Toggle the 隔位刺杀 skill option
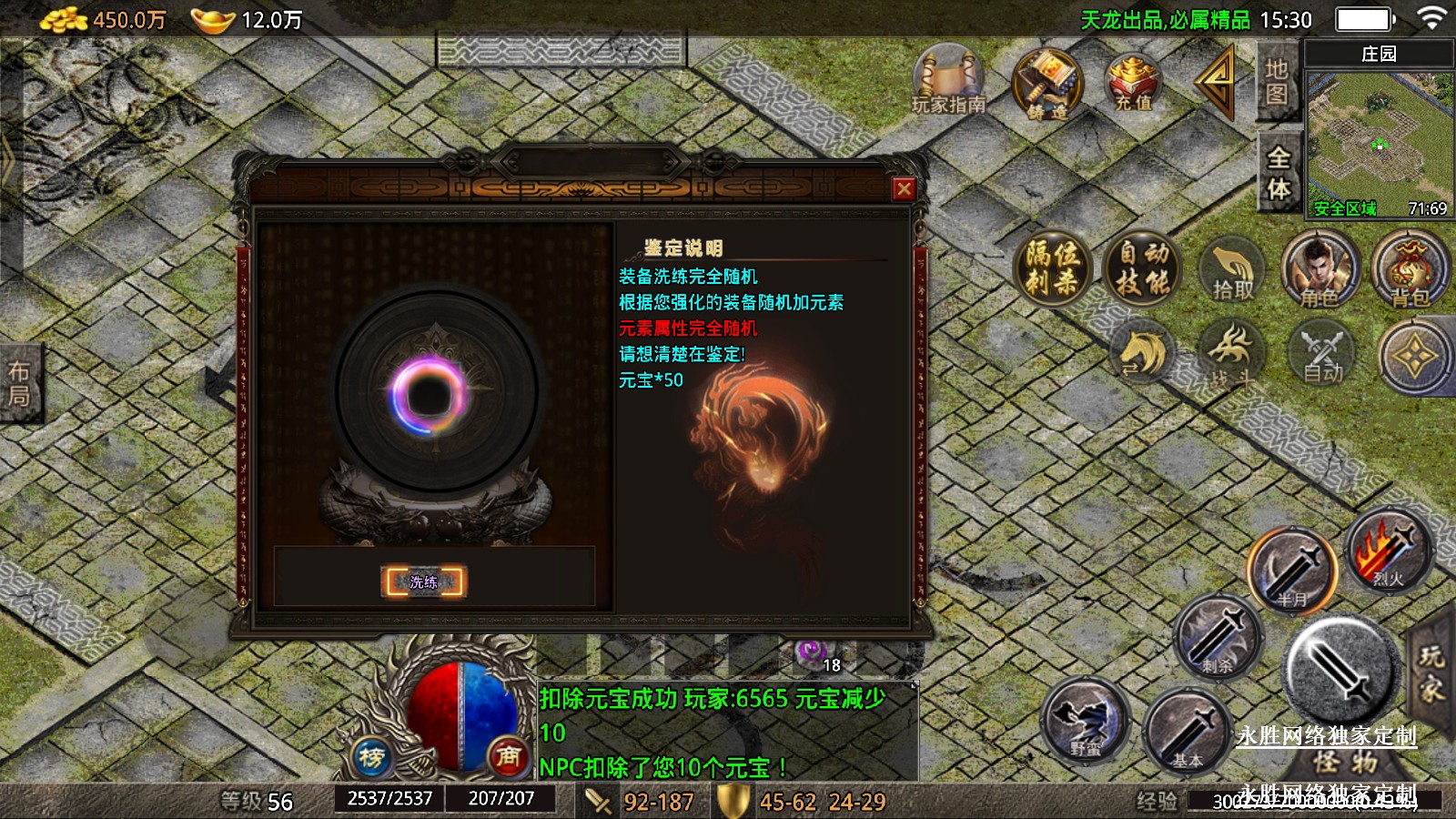1456x819 pixels. tap(1052, 268)
